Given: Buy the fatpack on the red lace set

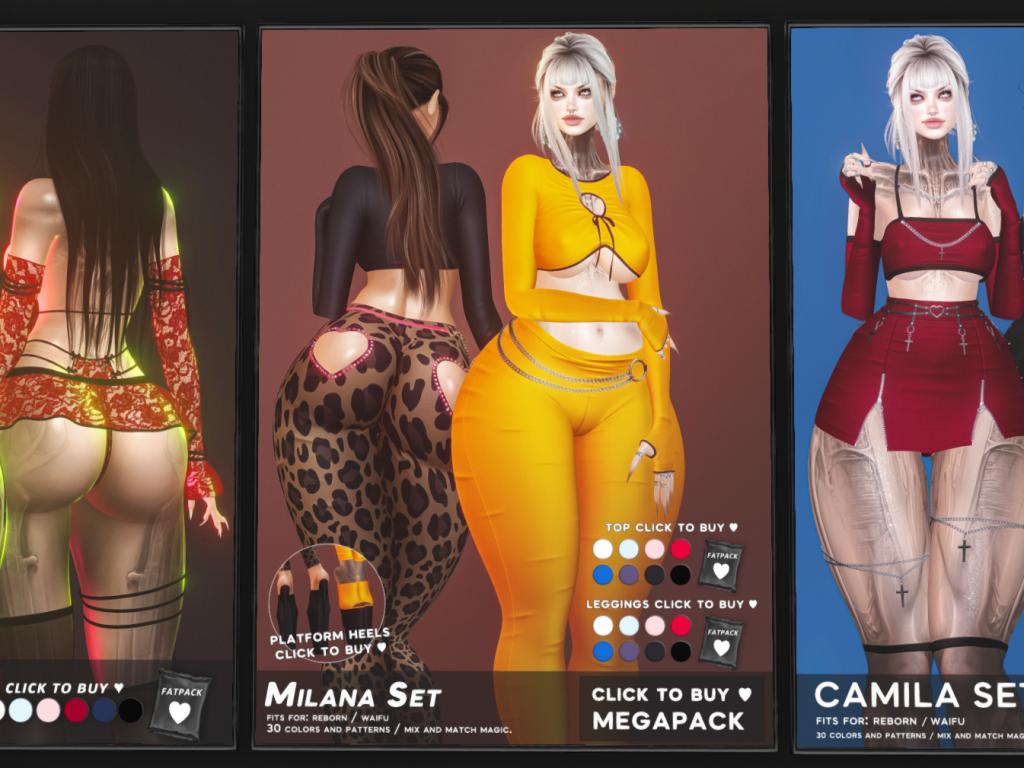Looking at the screenshot, I should click(x=179, y=706).
